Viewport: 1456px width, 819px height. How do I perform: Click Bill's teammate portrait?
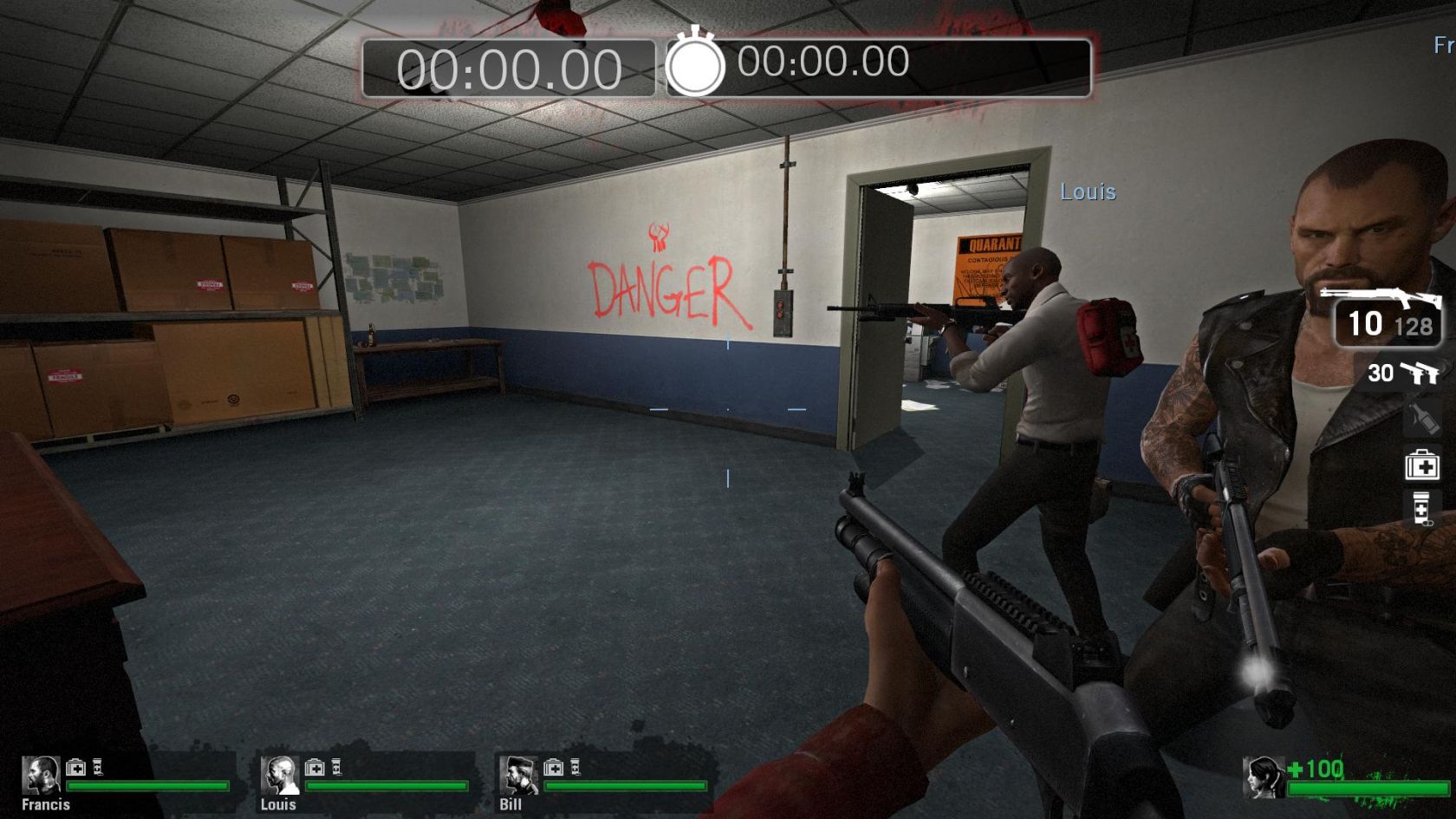coord(517,776)
